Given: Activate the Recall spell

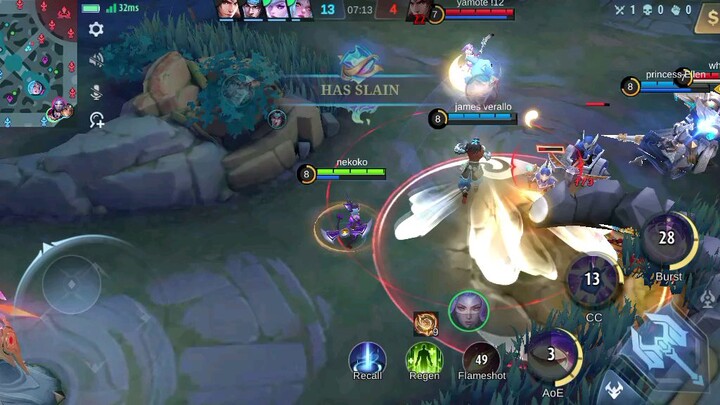Looking at the screenshot, I should [x=367, y=358].
